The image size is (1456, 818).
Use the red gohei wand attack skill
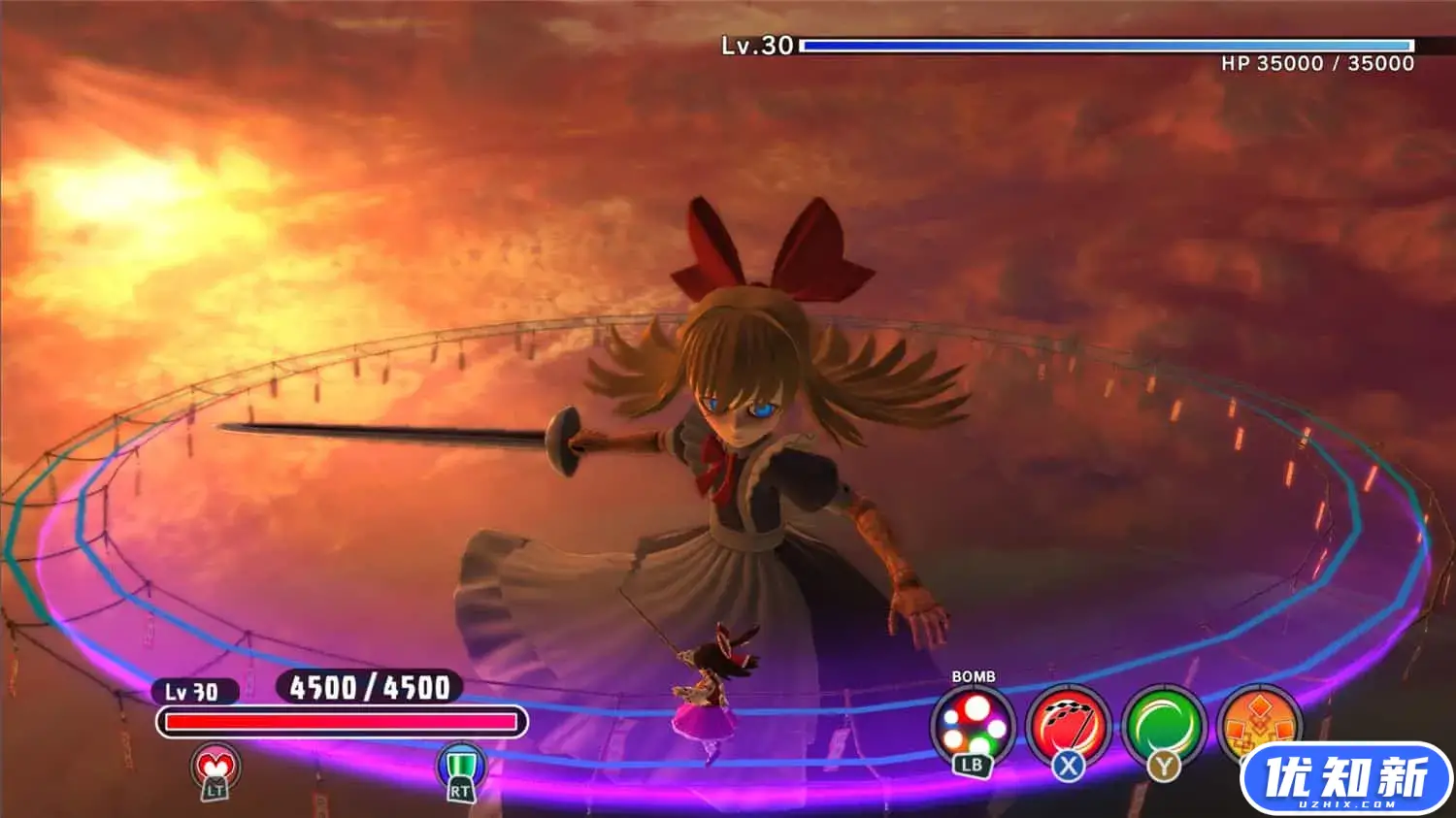pos(1068,726)
